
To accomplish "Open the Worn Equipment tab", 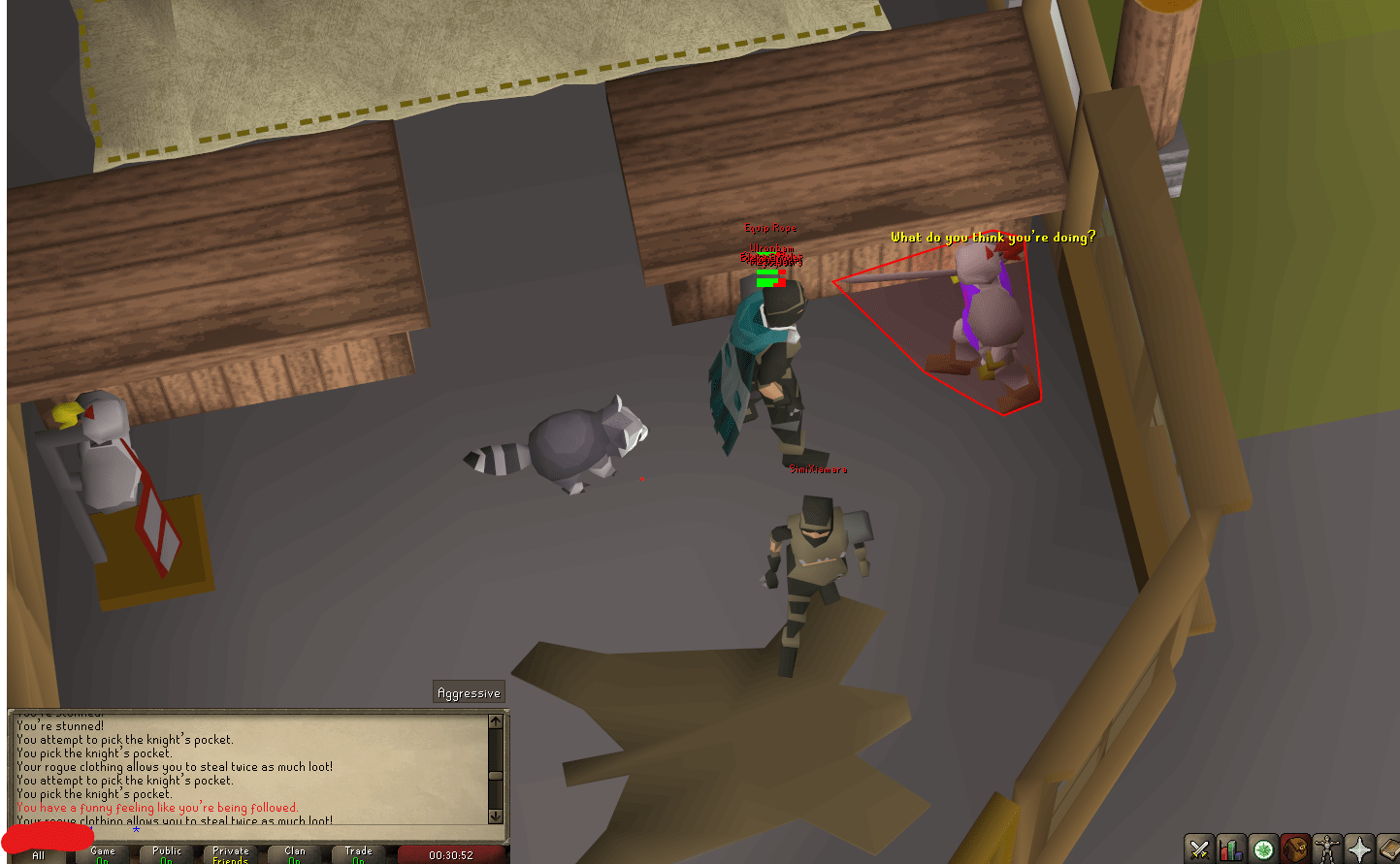I will (x=1327, y=850).
